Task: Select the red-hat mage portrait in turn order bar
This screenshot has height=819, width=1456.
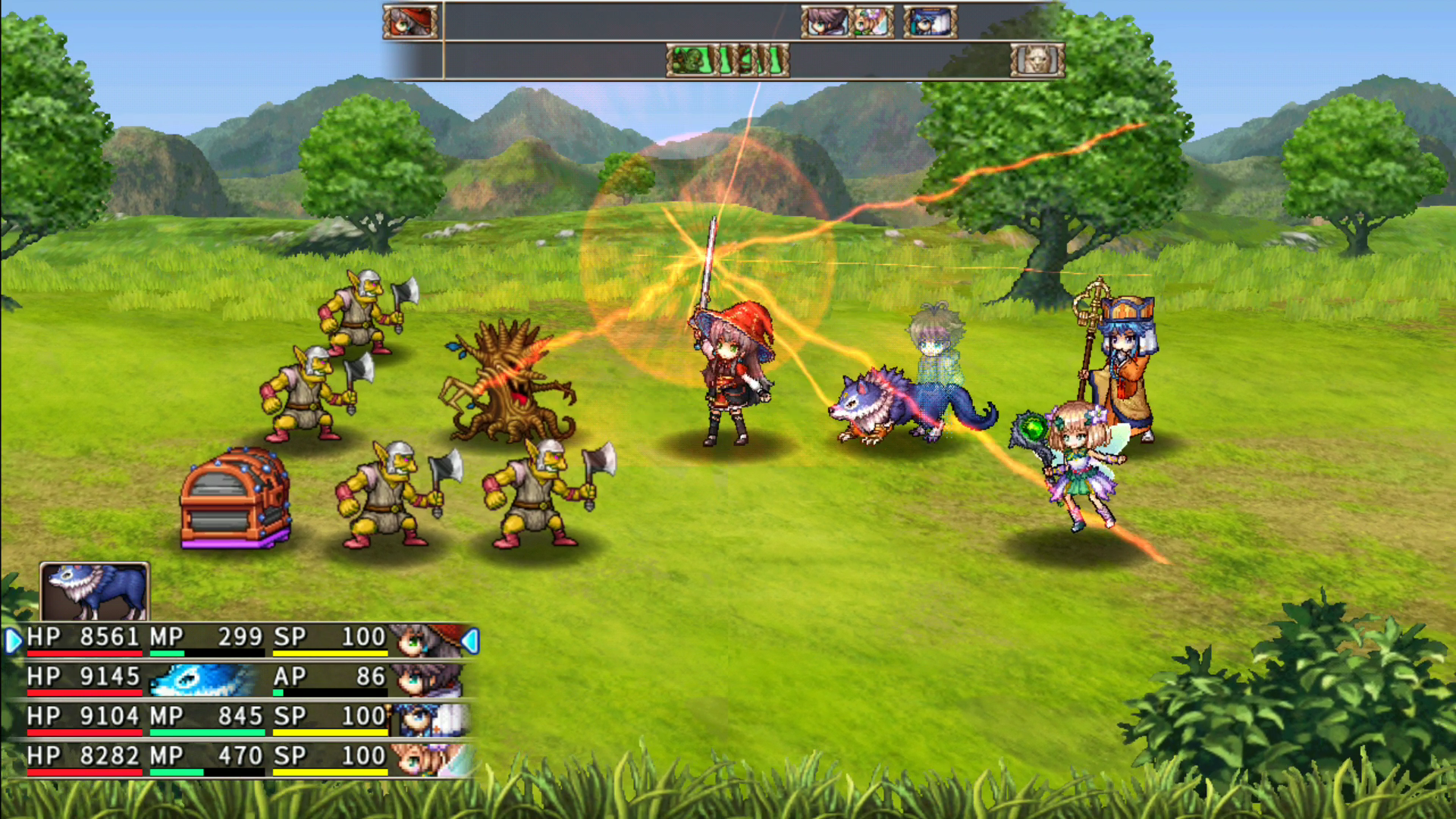Action: [409, 20]
